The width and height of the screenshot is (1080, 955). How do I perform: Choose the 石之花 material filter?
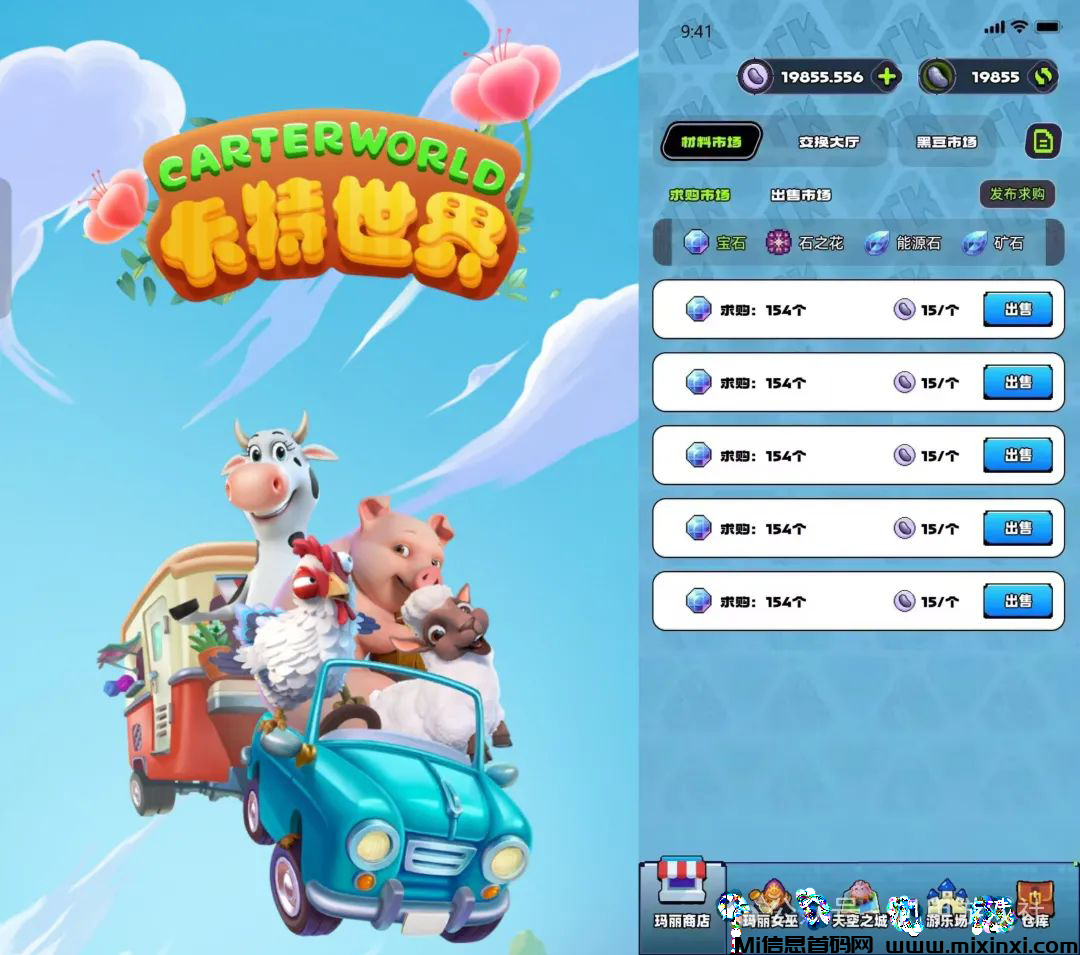click(806, 243)
